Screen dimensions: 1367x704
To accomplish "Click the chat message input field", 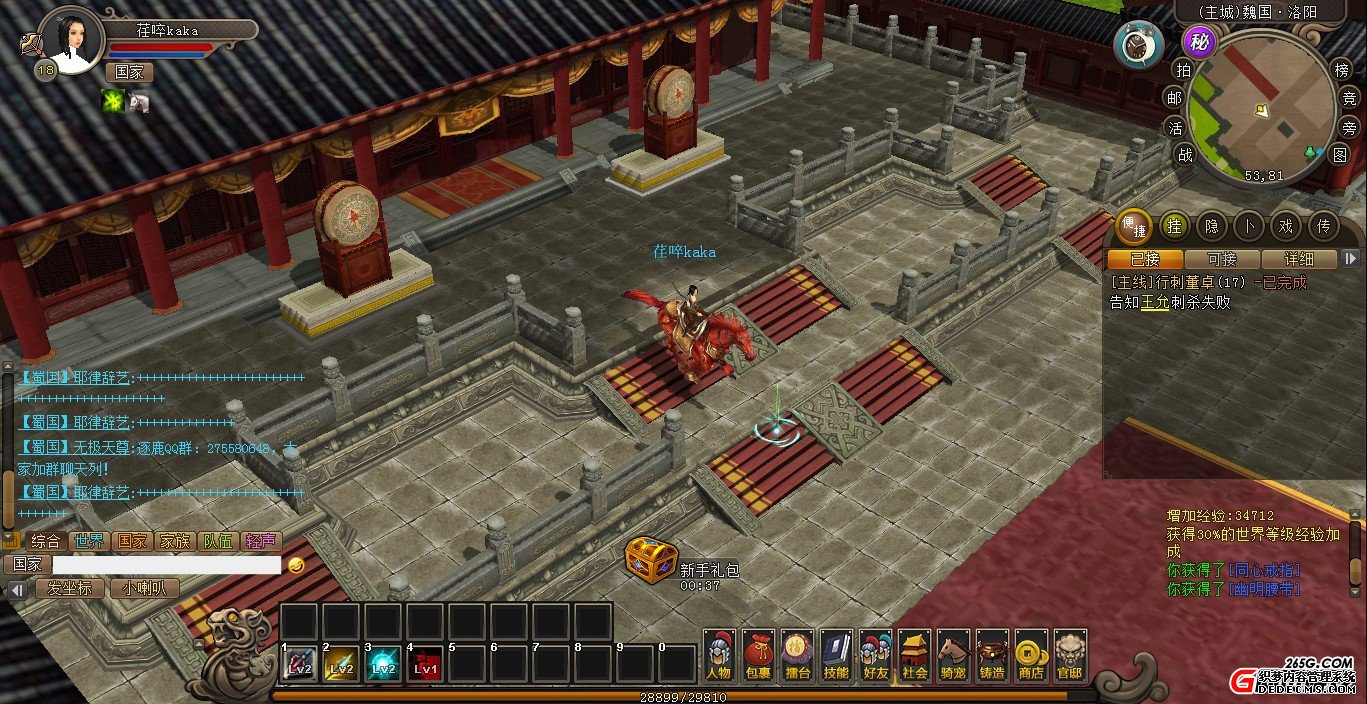I will tap(166, 565).
